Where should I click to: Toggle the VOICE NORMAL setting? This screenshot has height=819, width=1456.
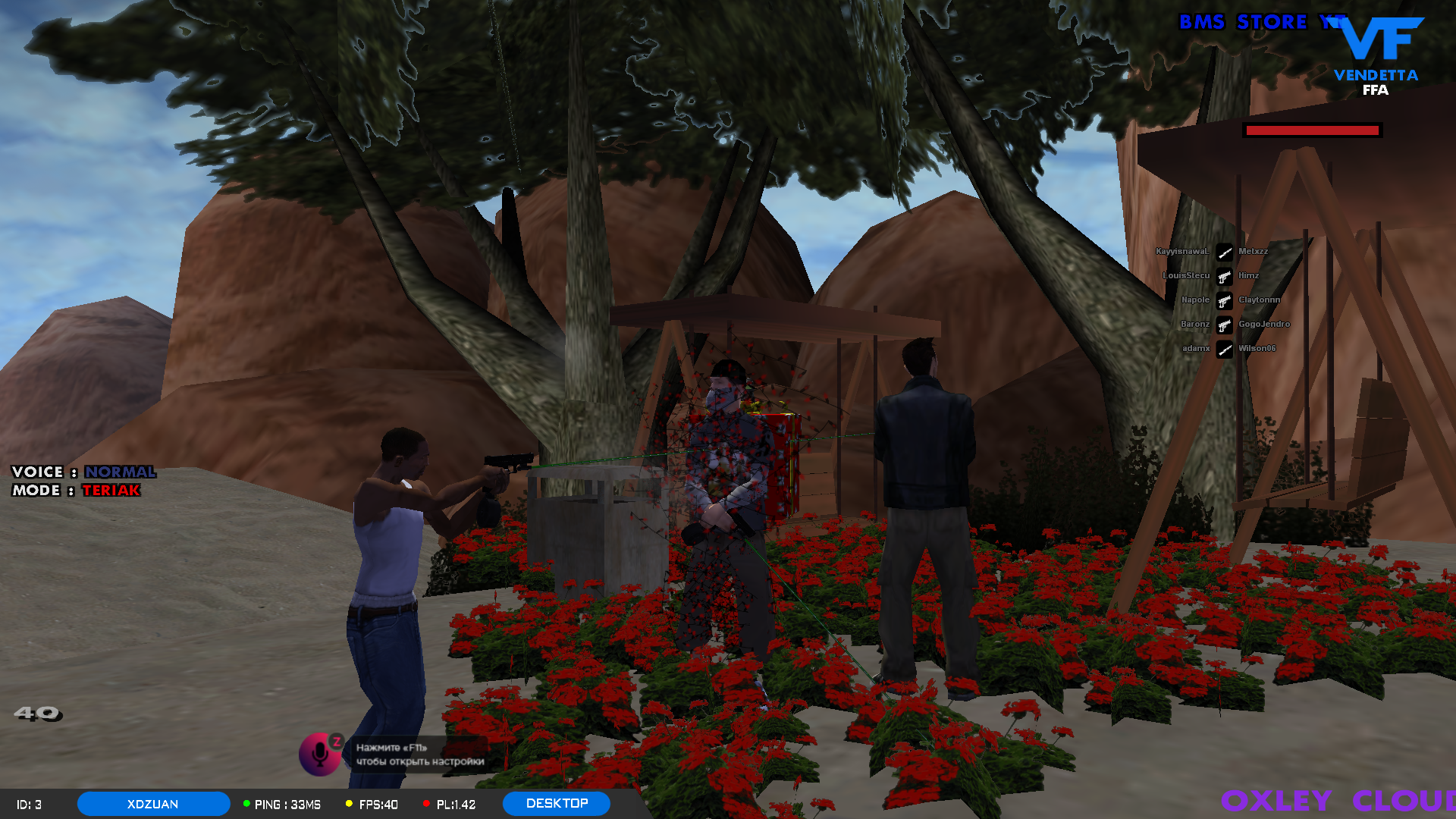(83, 472)
